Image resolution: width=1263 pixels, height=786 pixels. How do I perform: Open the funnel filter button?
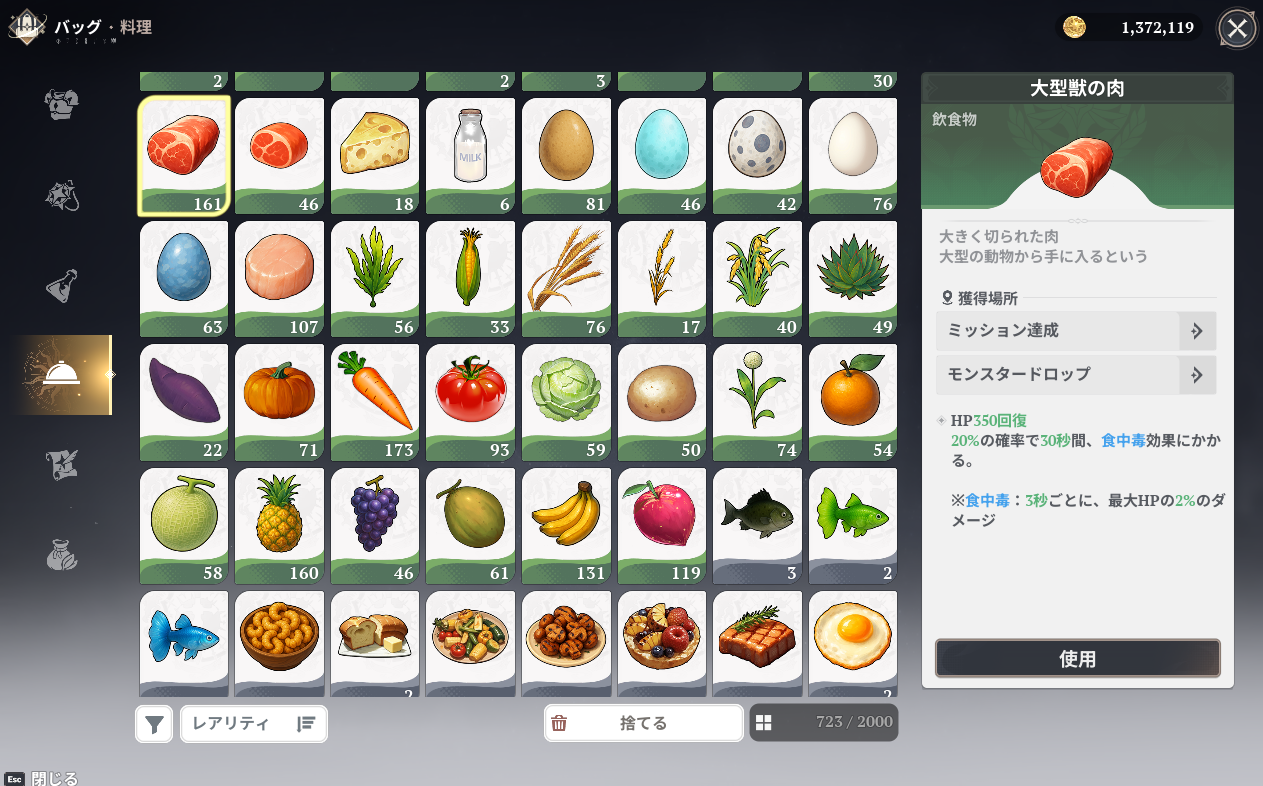pos(154,724)
